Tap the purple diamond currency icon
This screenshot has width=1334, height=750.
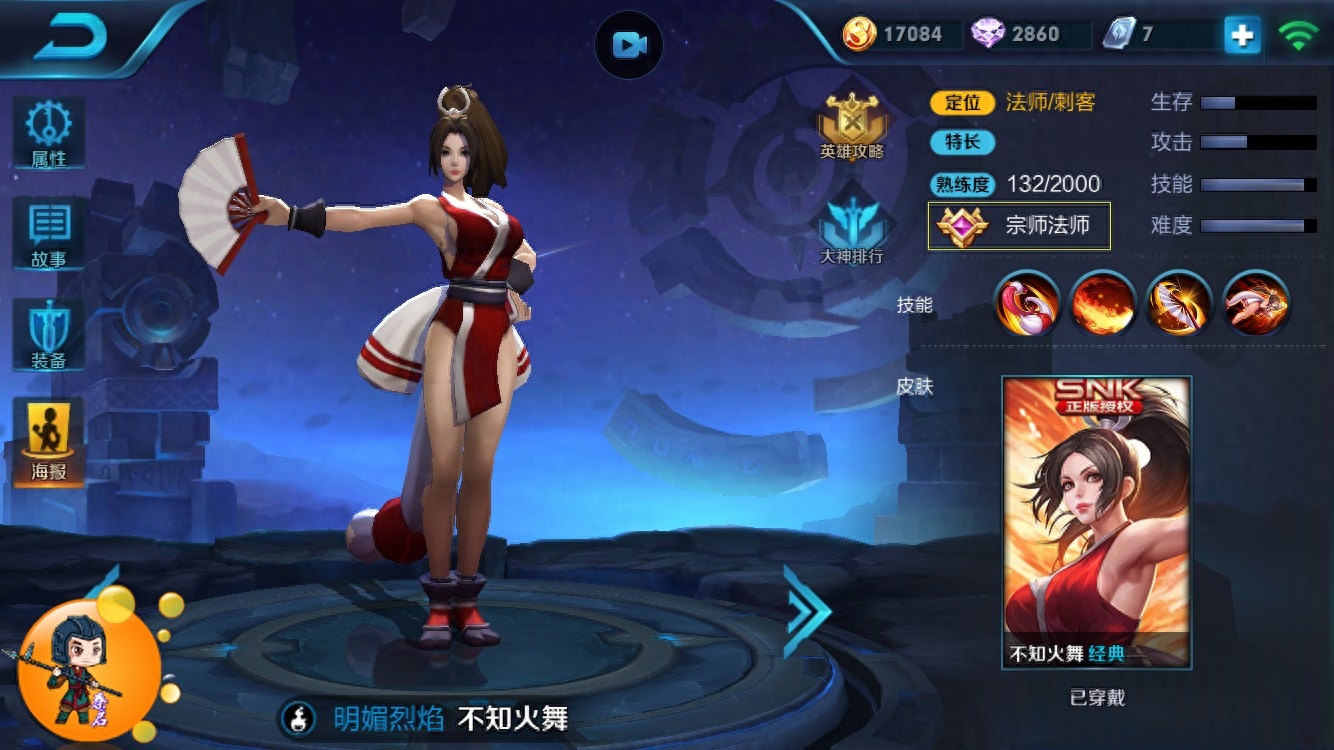(988, 34)
